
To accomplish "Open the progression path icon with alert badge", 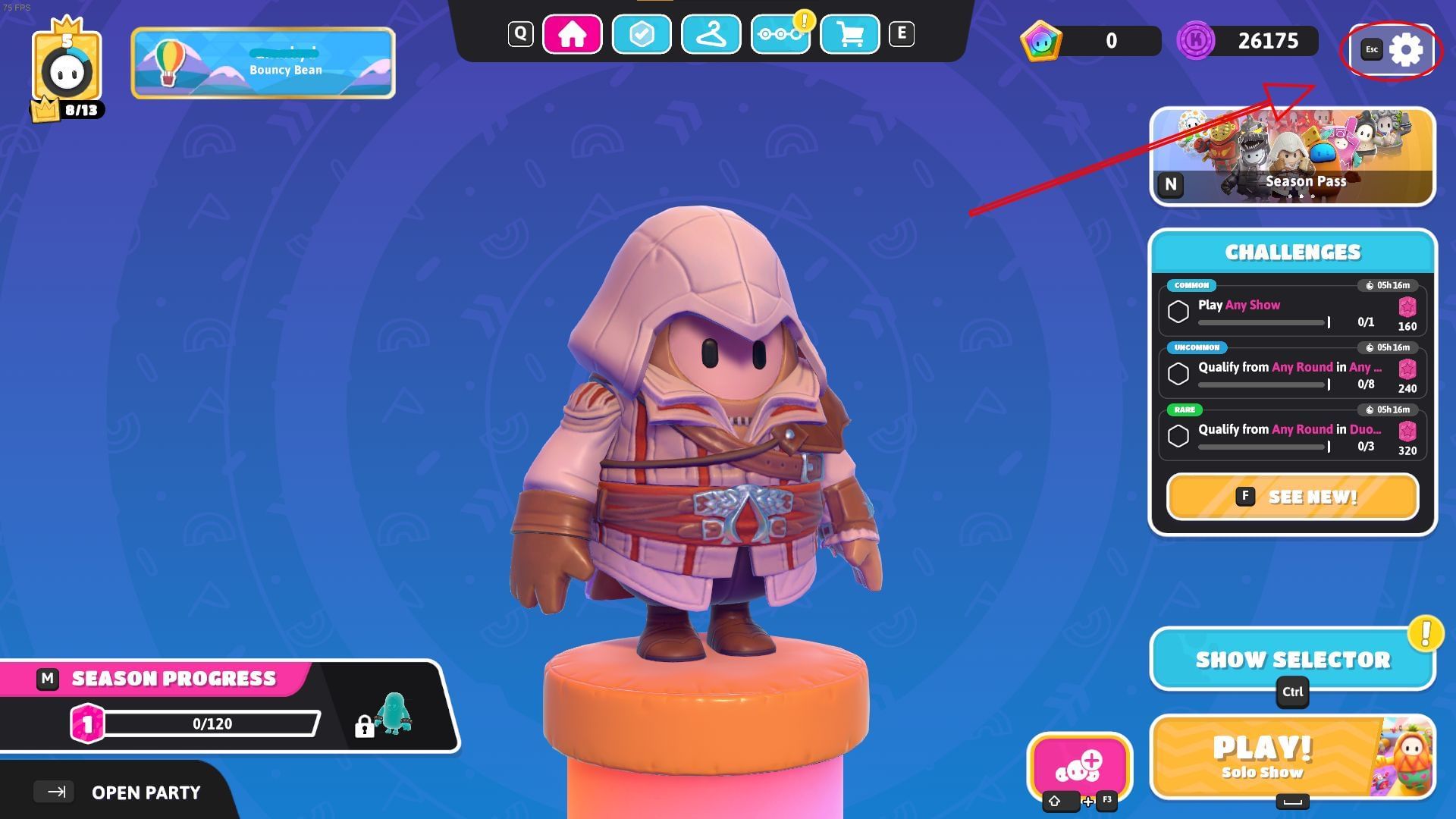I will click(x=781, y=33).
